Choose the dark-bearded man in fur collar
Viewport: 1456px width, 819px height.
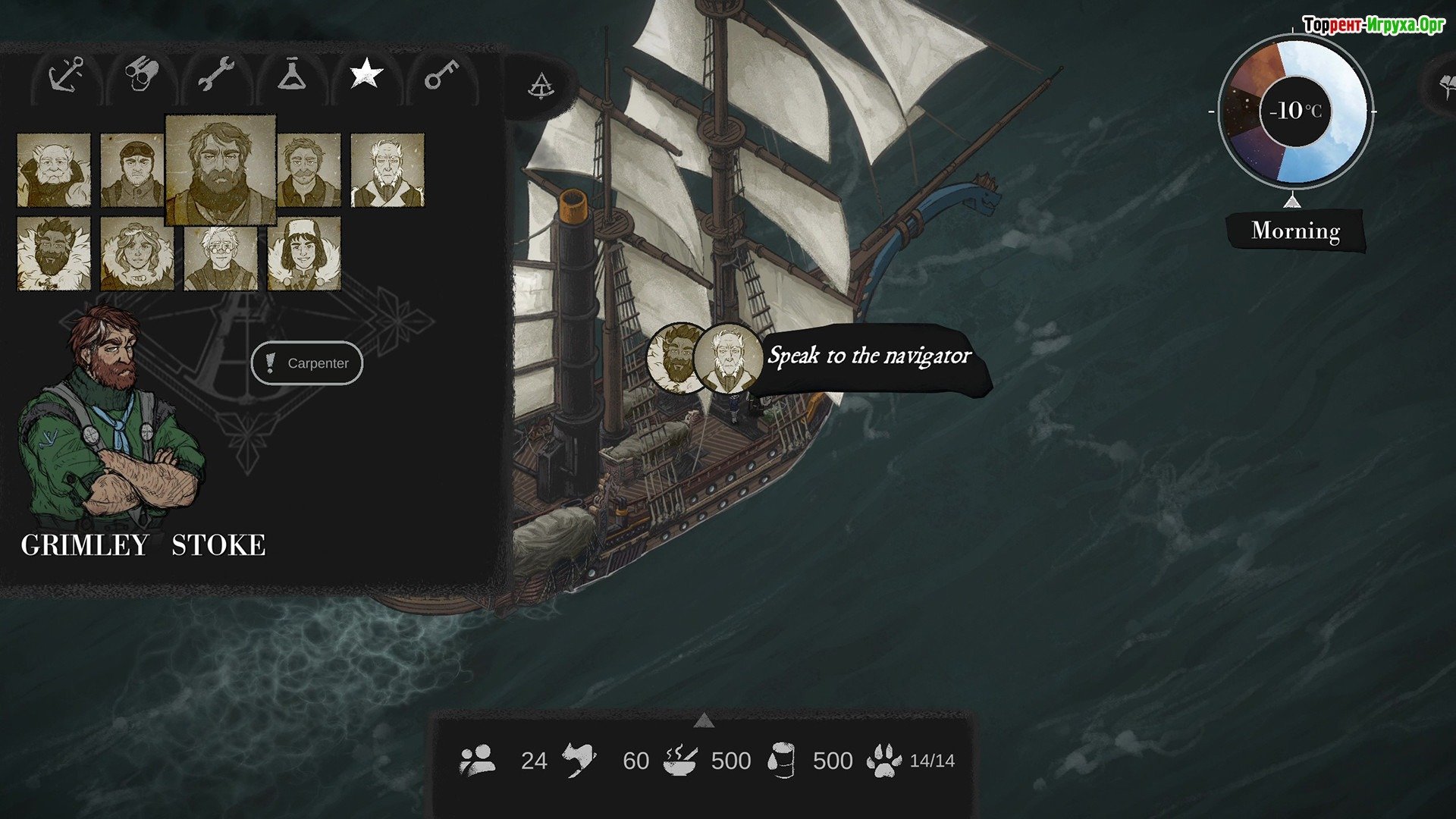tap(54, 253)
